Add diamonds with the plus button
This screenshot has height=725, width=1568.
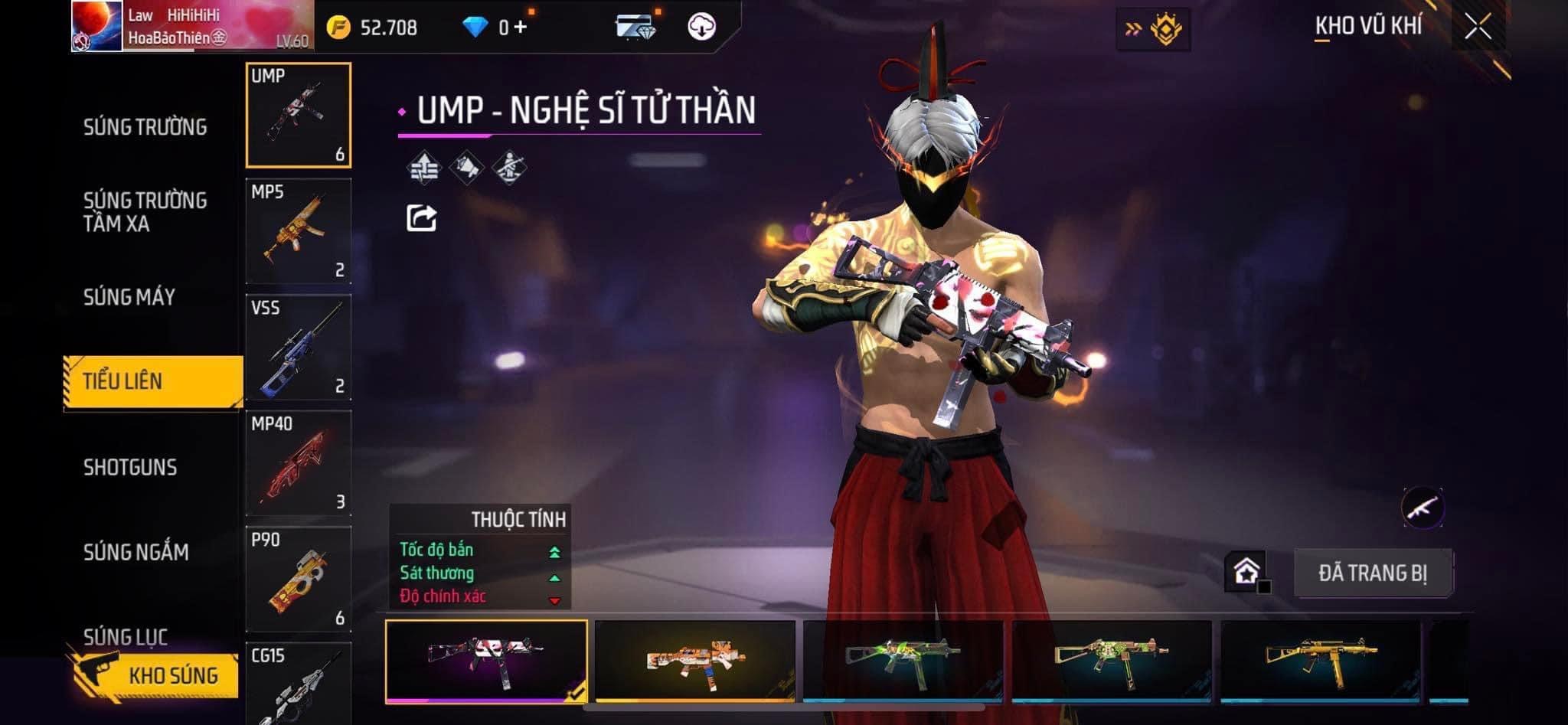click(521, 28)
